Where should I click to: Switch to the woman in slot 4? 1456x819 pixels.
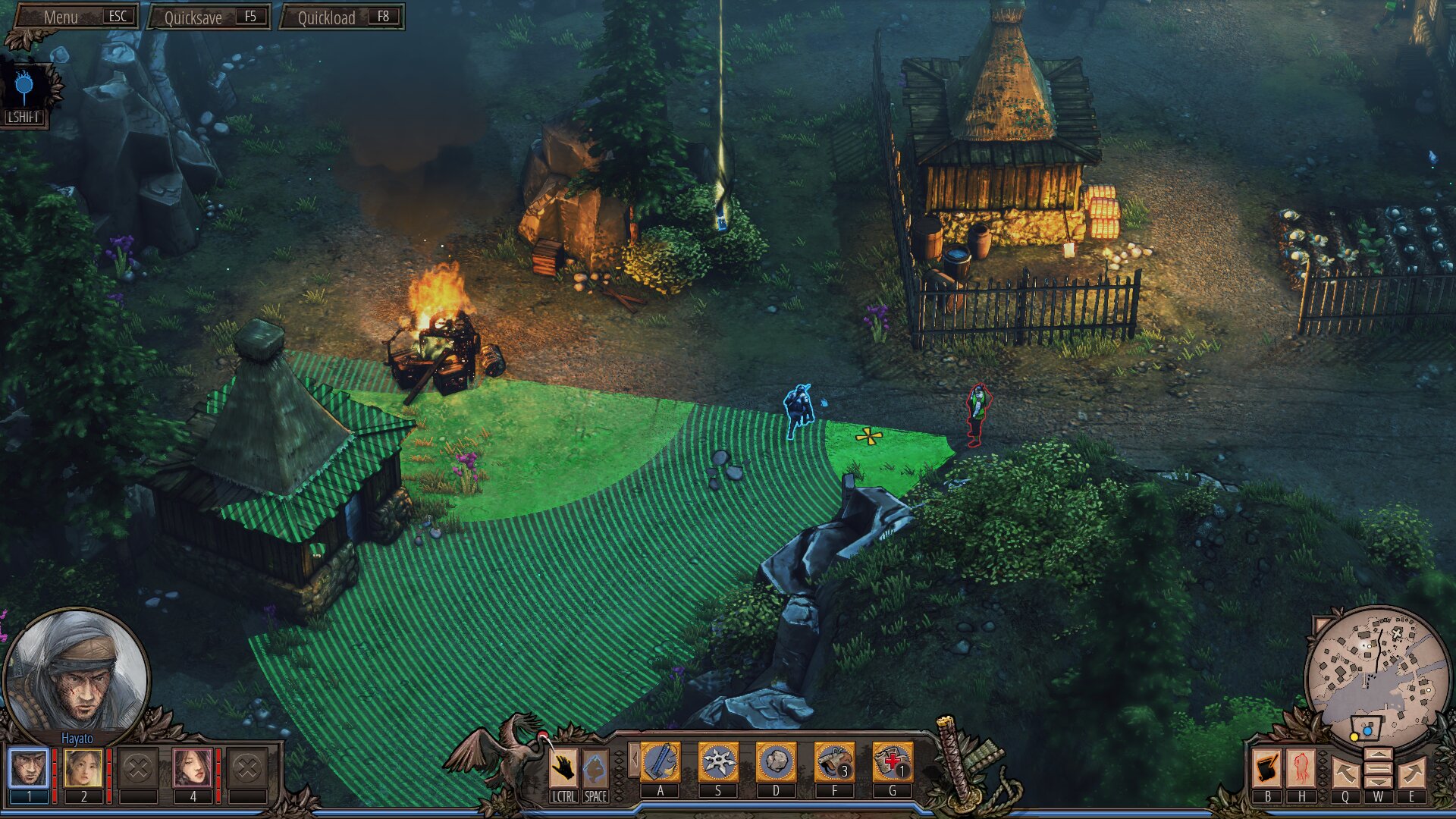(193, 768)
